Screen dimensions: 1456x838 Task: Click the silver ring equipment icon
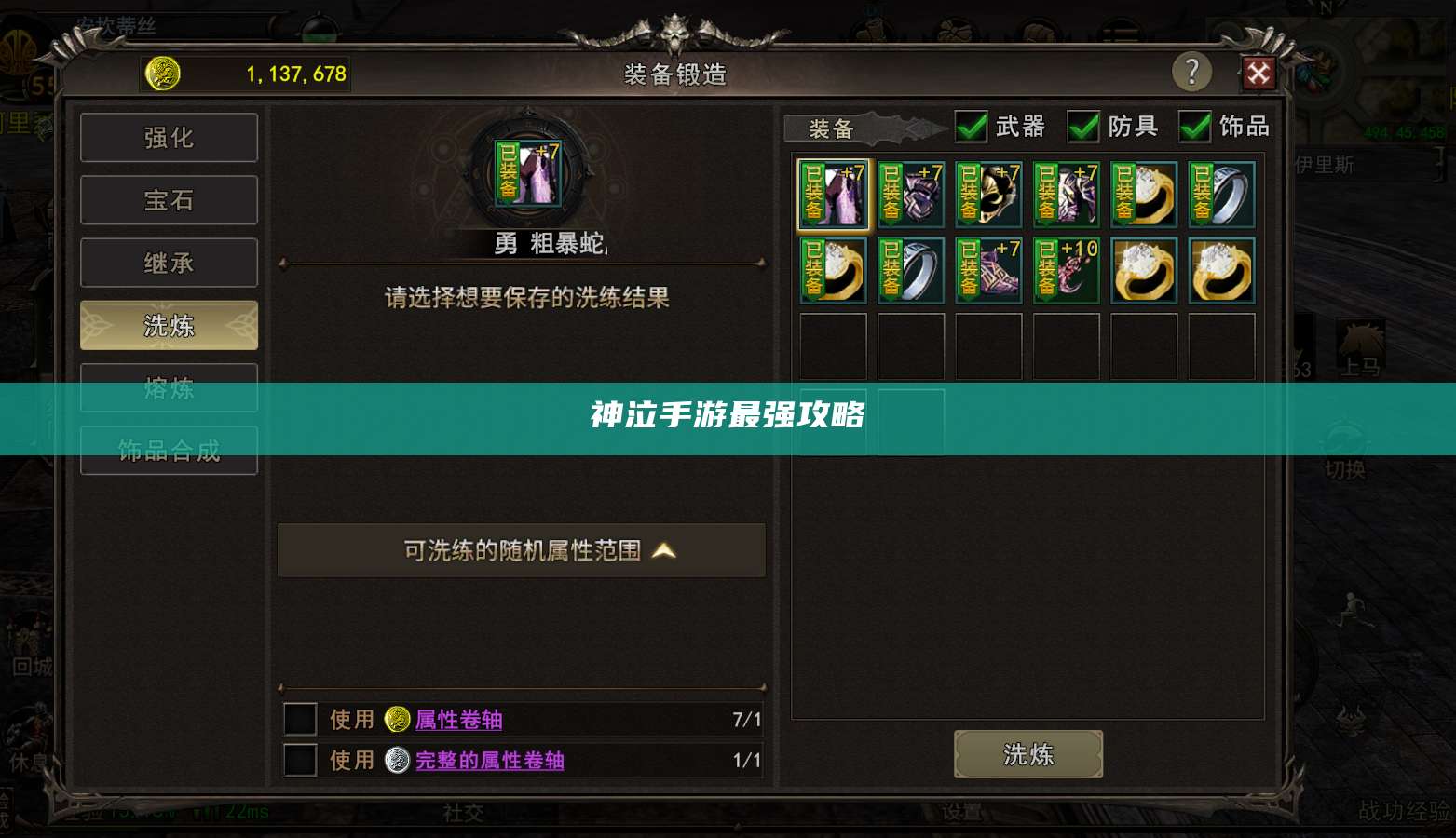coord(1221,196)
